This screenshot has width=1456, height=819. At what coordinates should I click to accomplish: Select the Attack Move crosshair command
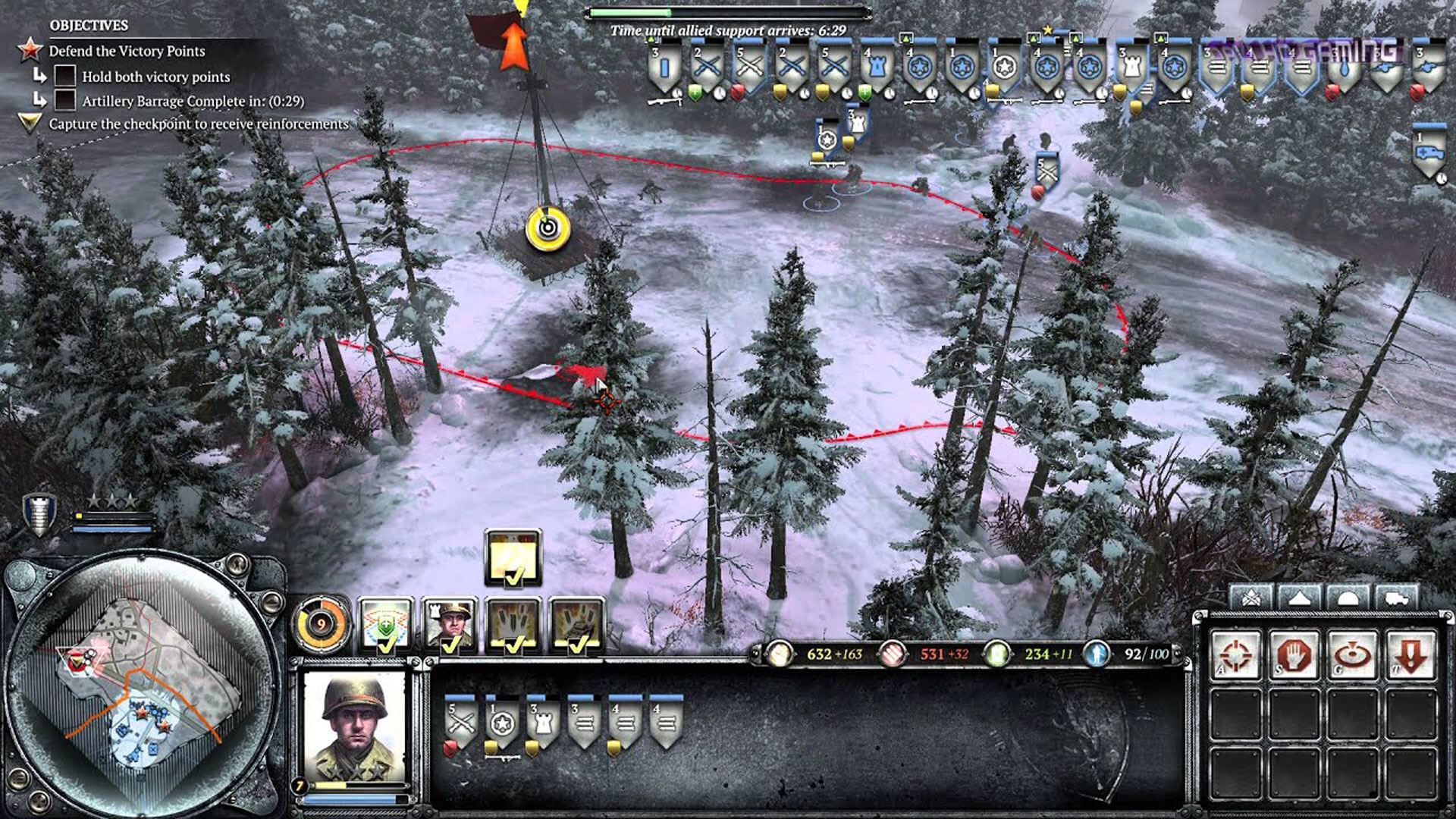point(1235,654)
